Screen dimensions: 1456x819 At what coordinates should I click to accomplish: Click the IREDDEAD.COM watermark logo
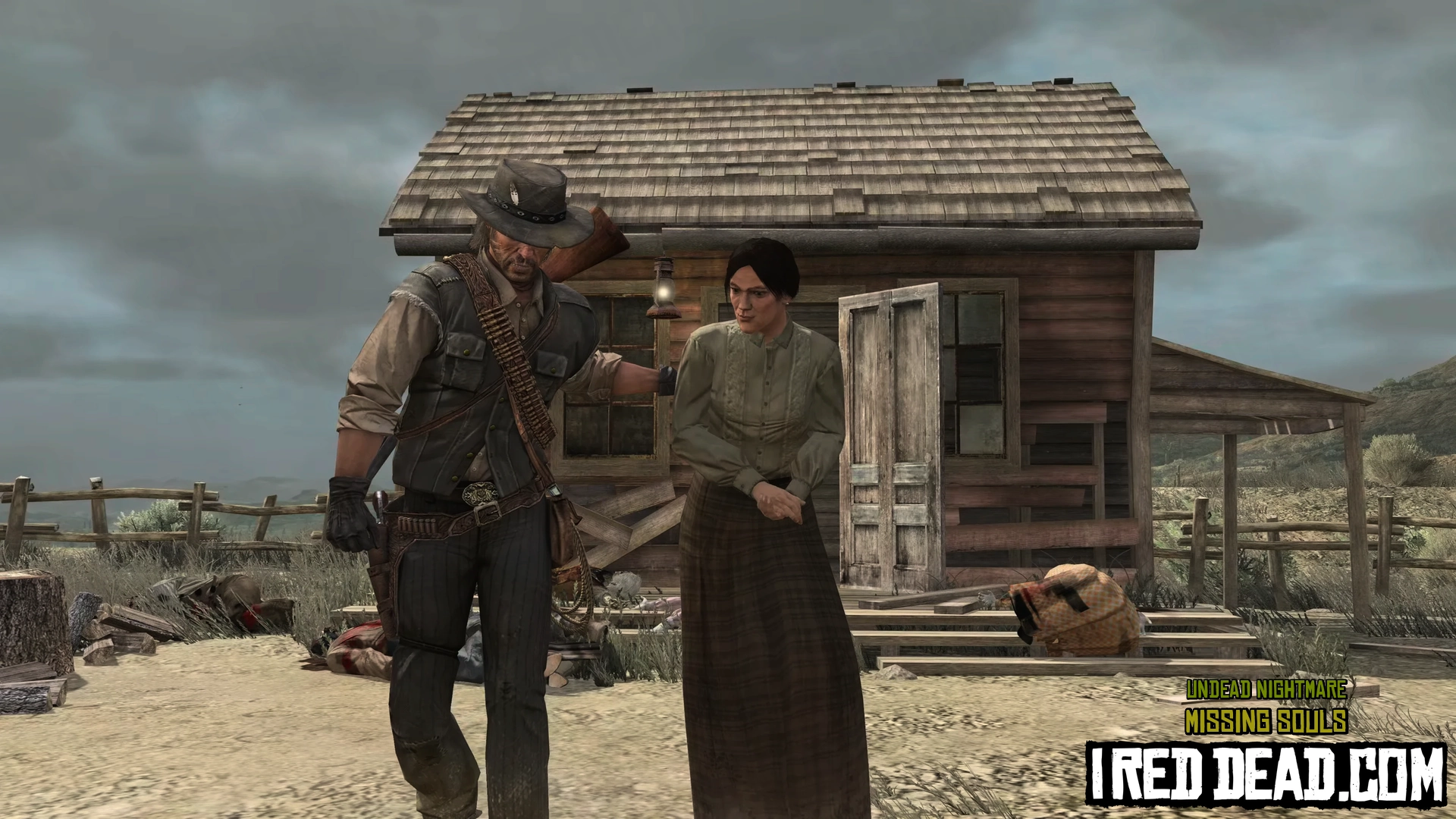tap(1265, 772)
